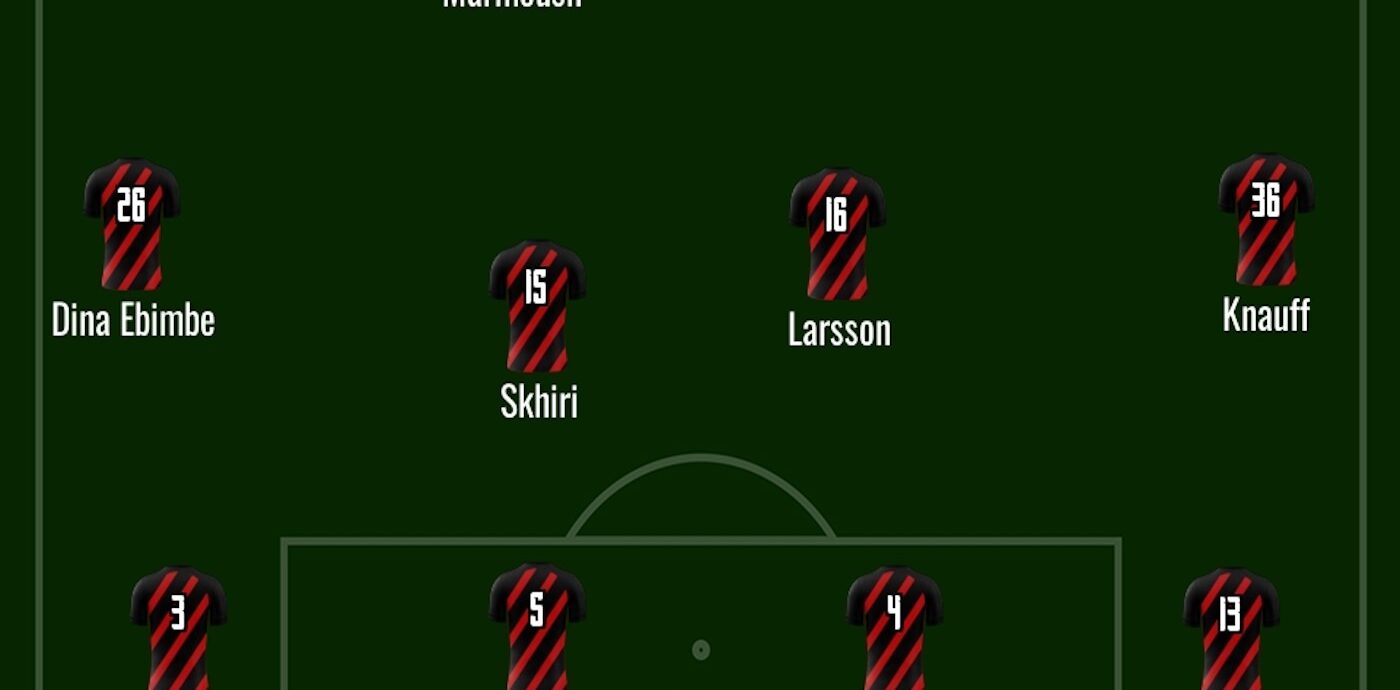This screenshot has height=690, width=1400.
Task: Select the number 5 defender shirt
Action: click(x=537, y=625)
